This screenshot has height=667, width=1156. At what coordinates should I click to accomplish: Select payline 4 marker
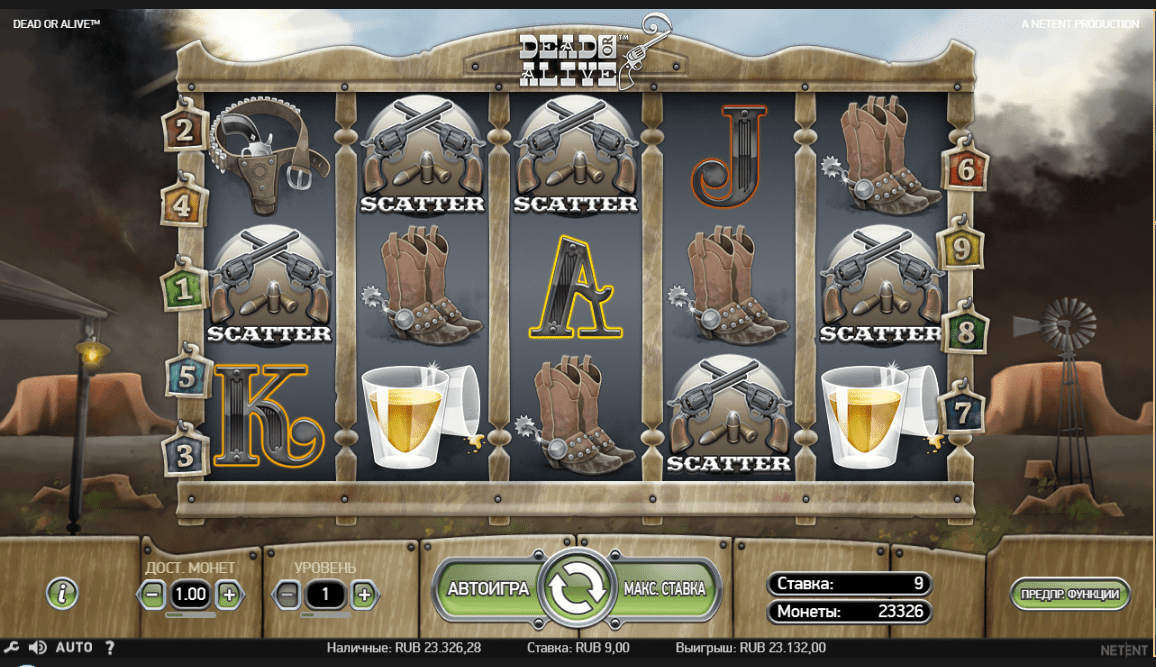pyautogui.click(x=183, y=207)
